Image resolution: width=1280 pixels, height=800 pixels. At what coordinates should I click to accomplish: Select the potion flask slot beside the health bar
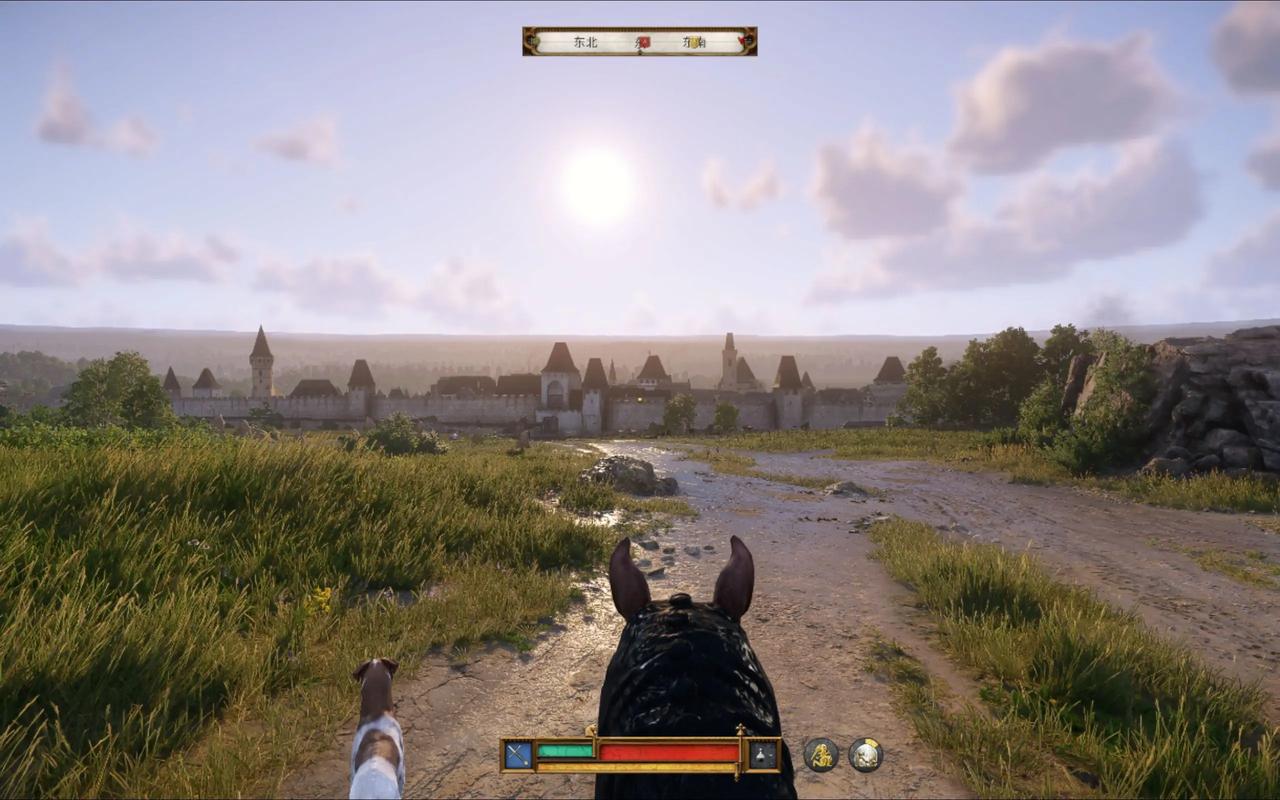(764, 755)
